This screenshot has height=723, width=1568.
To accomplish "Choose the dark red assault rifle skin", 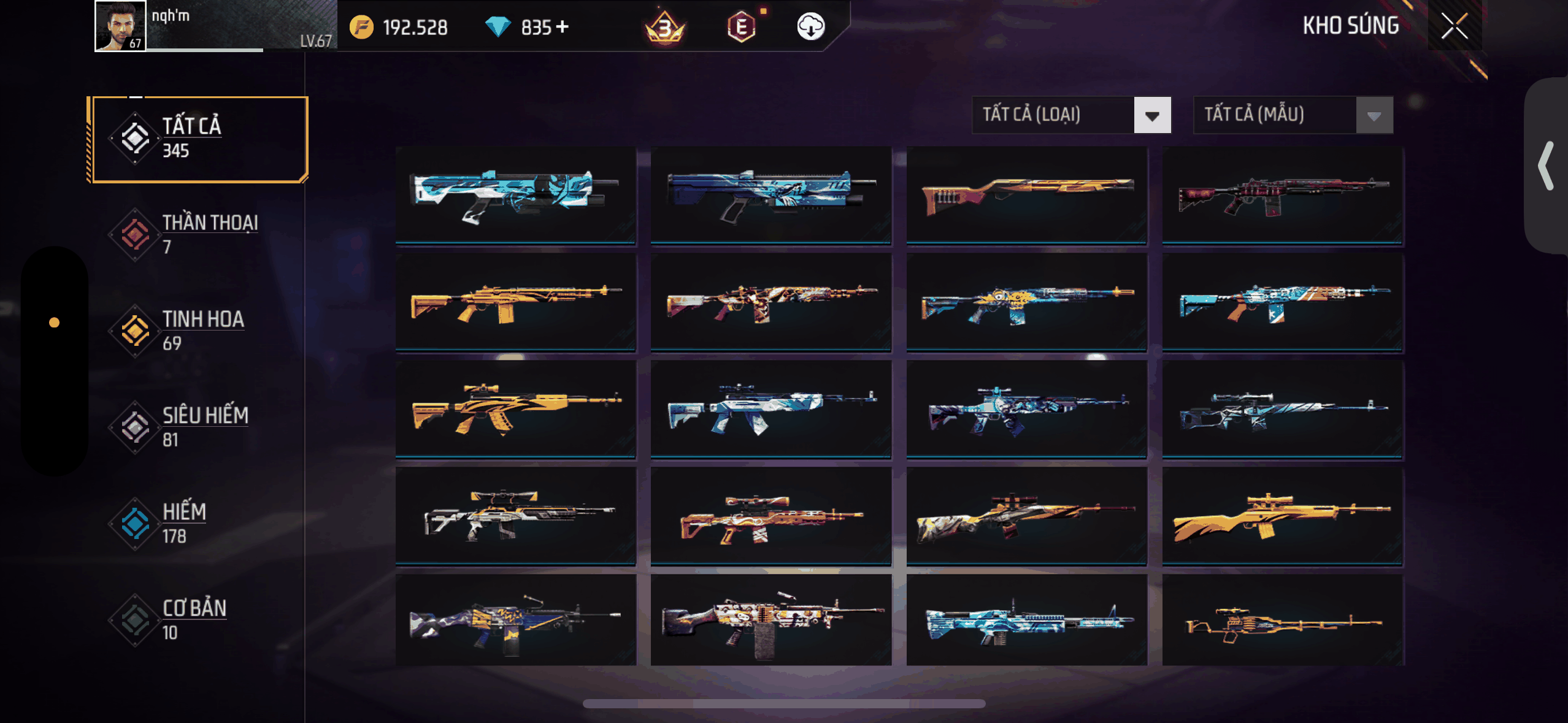I will (x=1282, y=195).
